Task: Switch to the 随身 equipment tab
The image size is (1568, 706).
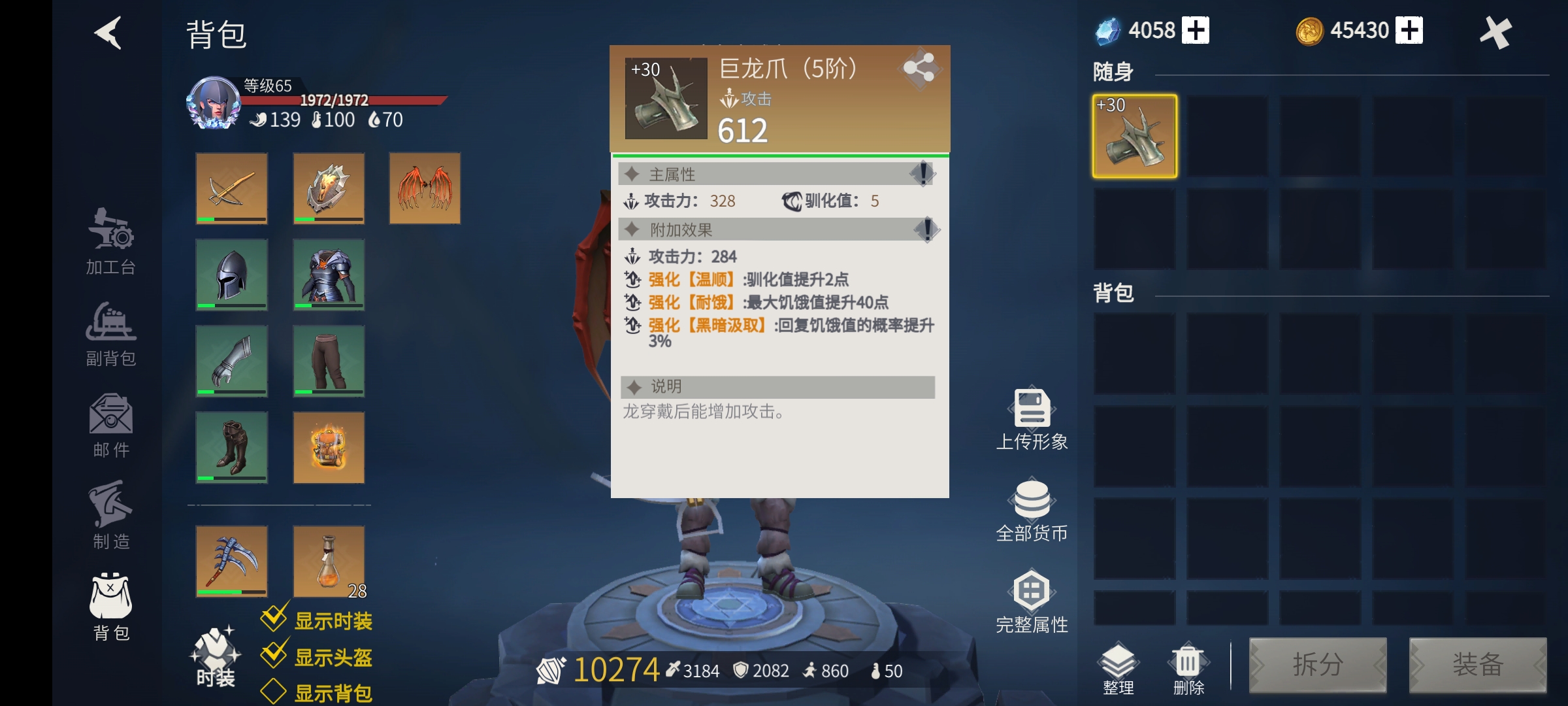Action: [x=1111, y=72]
